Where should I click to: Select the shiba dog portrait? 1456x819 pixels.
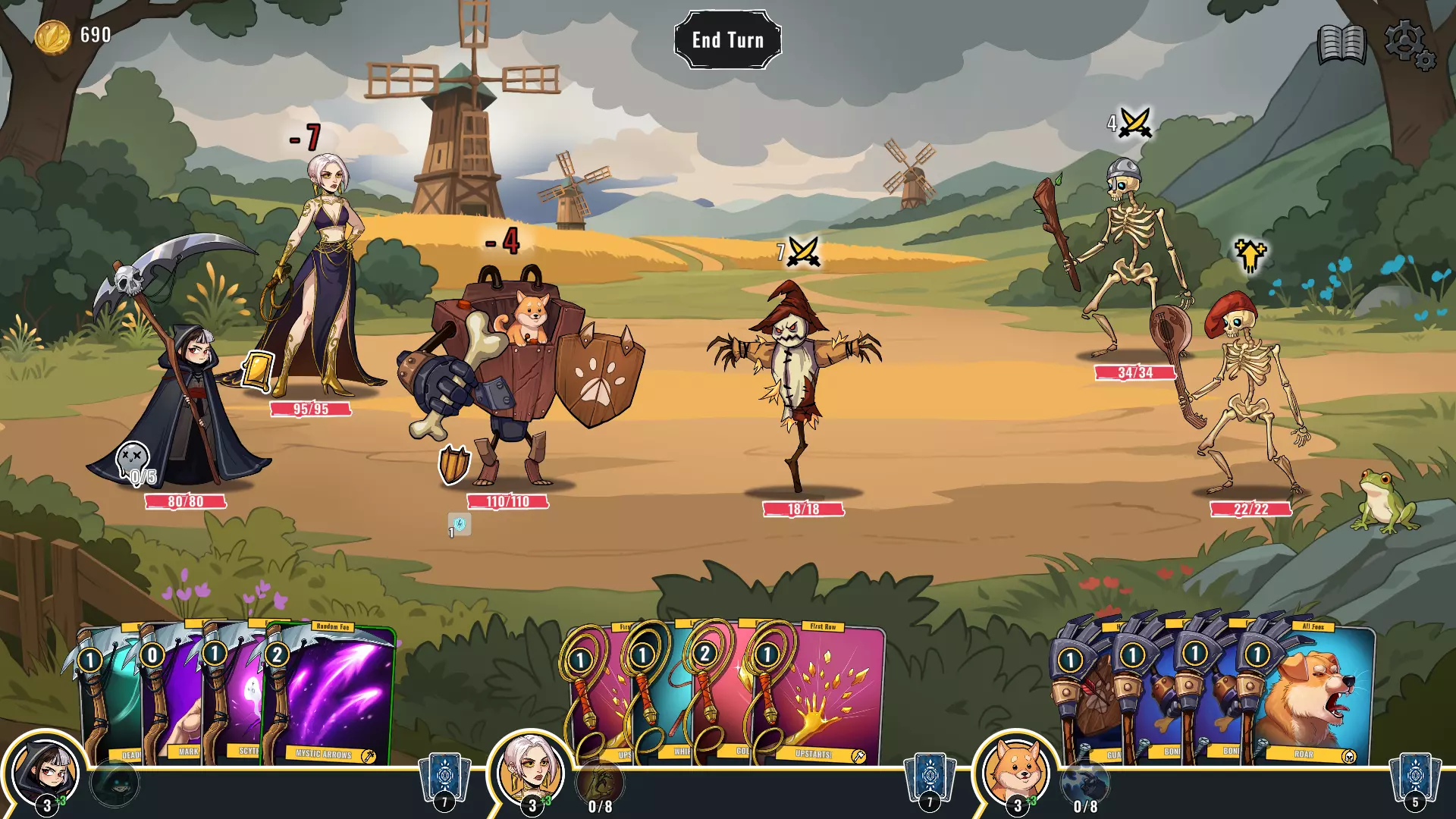coord(1015,773)
